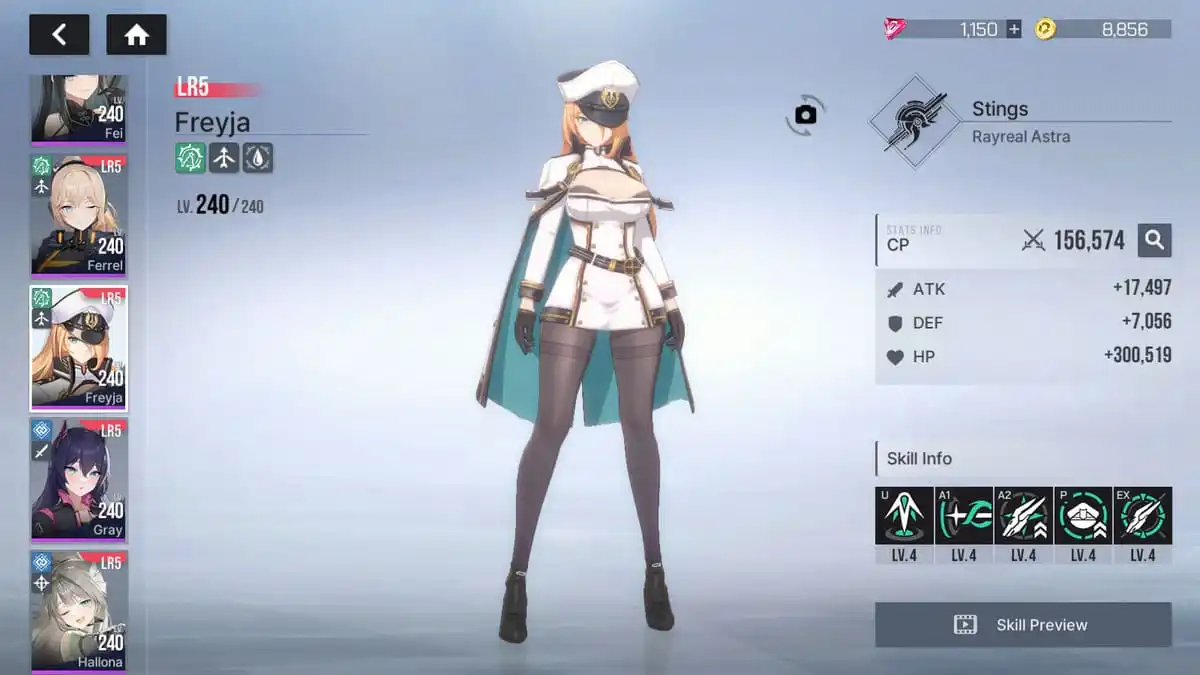Open the Stings weapon emblem

(x=909, y=122)
